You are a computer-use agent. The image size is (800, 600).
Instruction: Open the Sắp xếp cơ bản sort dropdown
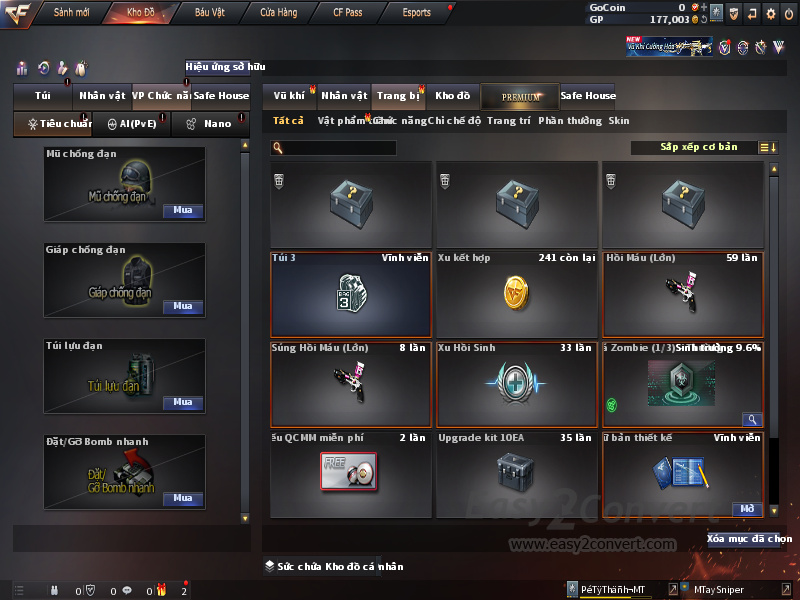698,147
